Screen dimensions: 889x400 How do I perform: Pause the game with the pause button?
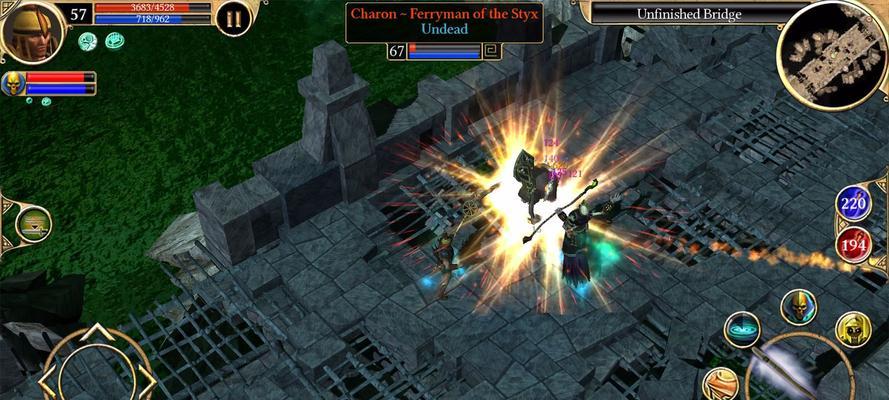point(233,19)
